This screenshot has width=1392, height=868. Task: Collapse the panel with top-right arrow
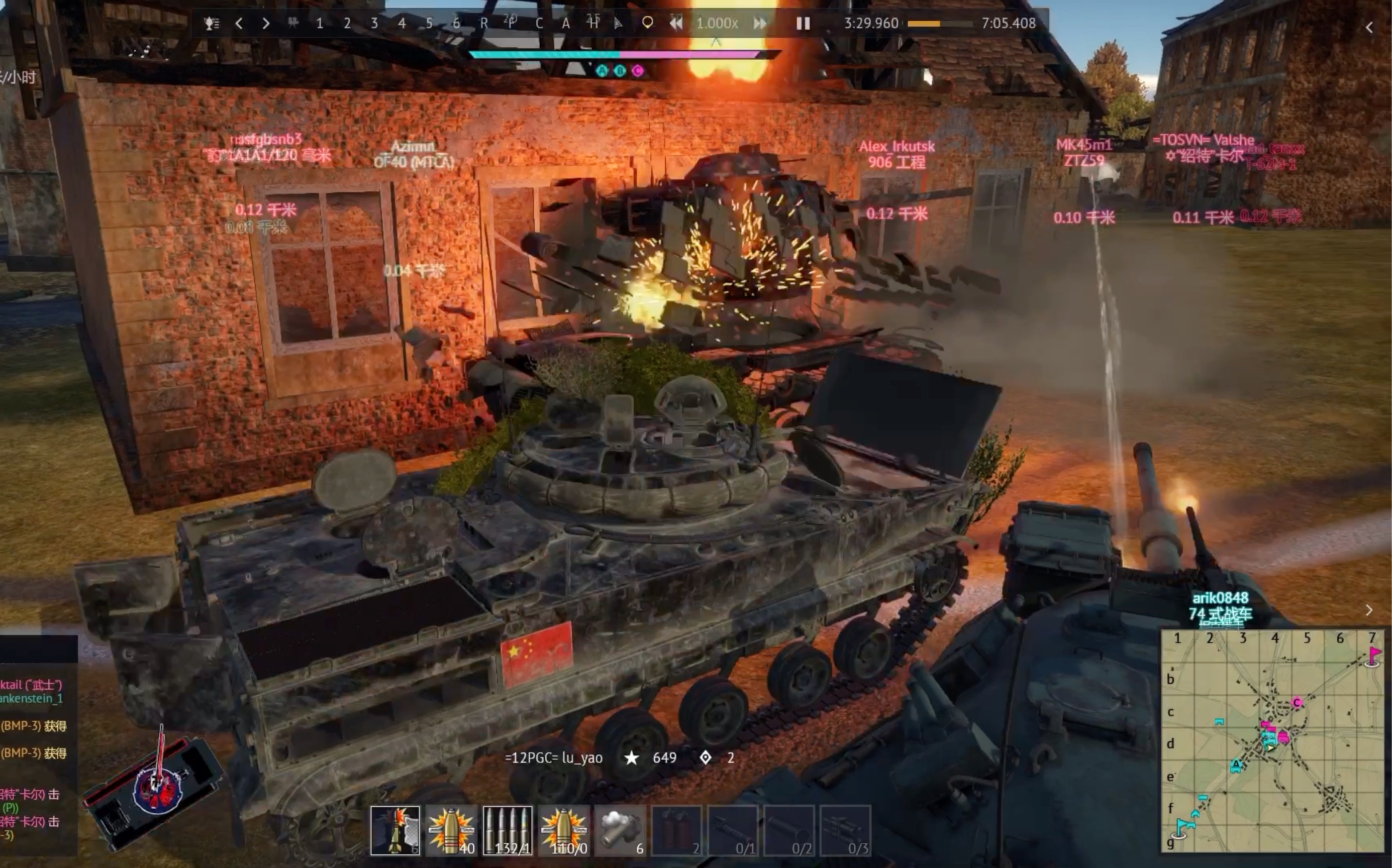[x=1369, y=28]
